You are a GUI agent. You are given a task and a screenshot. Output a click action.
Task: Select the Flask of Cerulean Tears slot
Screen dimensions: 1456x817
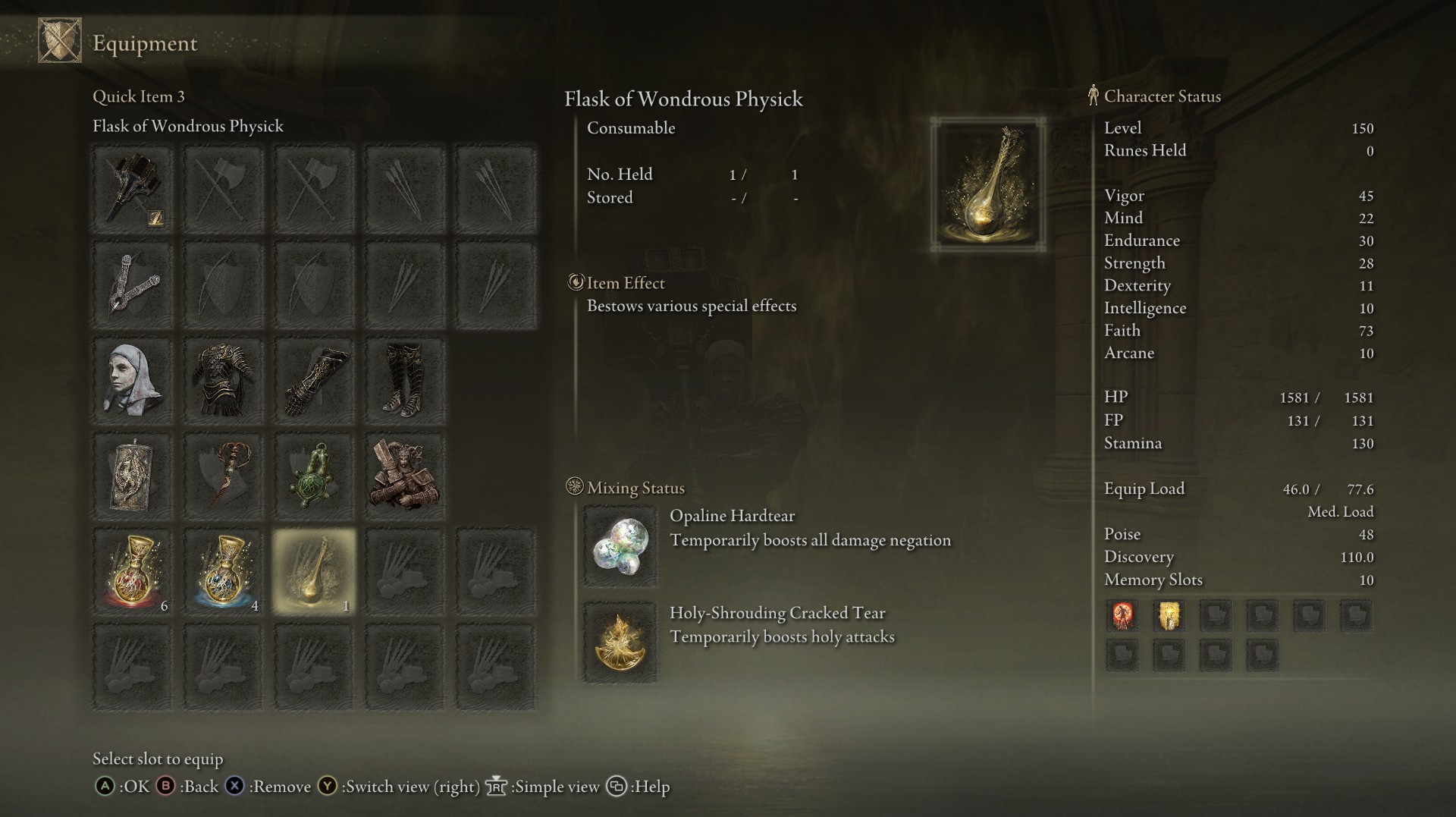(223, 571)
